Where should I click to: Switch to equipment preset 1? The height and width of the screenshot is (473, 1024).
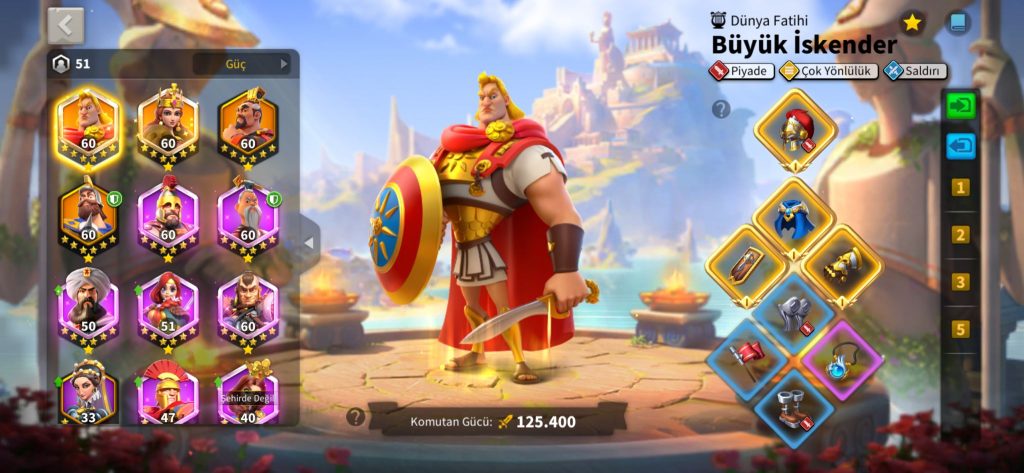pyautogui.click(x=960, y=188)
